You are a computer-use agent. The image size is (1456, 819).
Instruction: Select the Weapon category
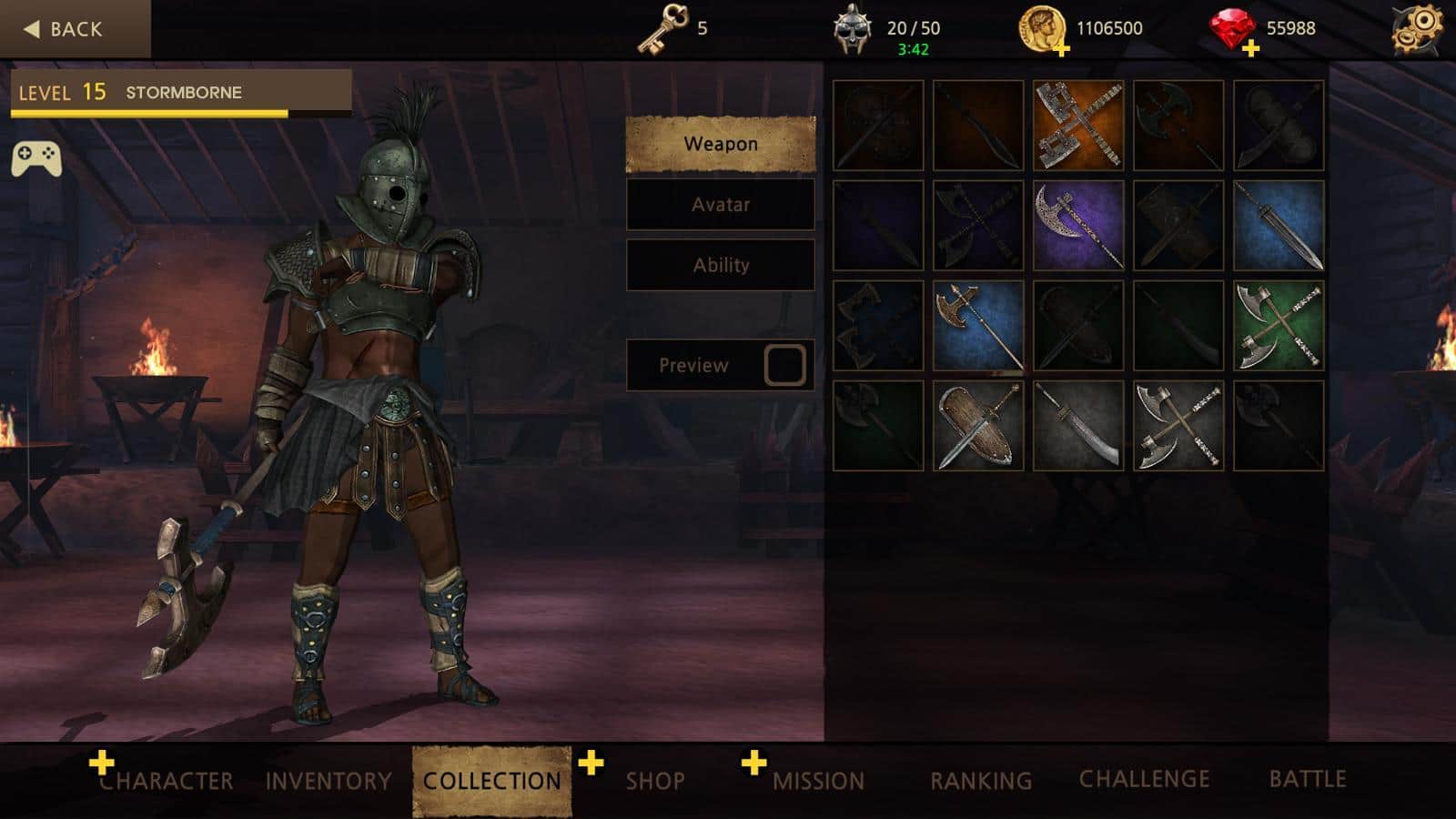point(720,144)
